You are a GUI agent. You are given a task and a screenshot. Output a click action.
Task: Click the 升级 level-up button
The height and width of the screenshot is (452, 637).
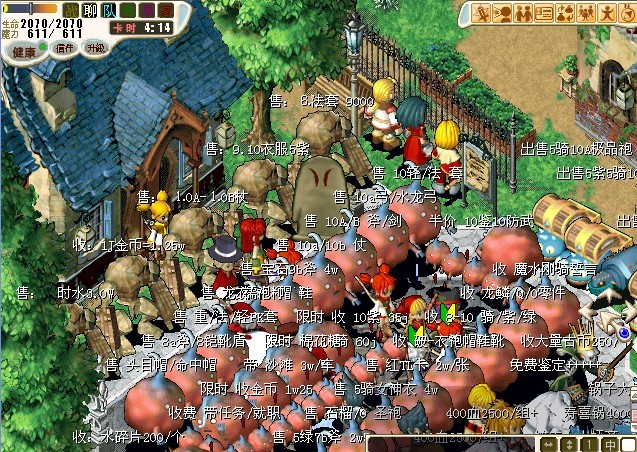tap(95, 48)
